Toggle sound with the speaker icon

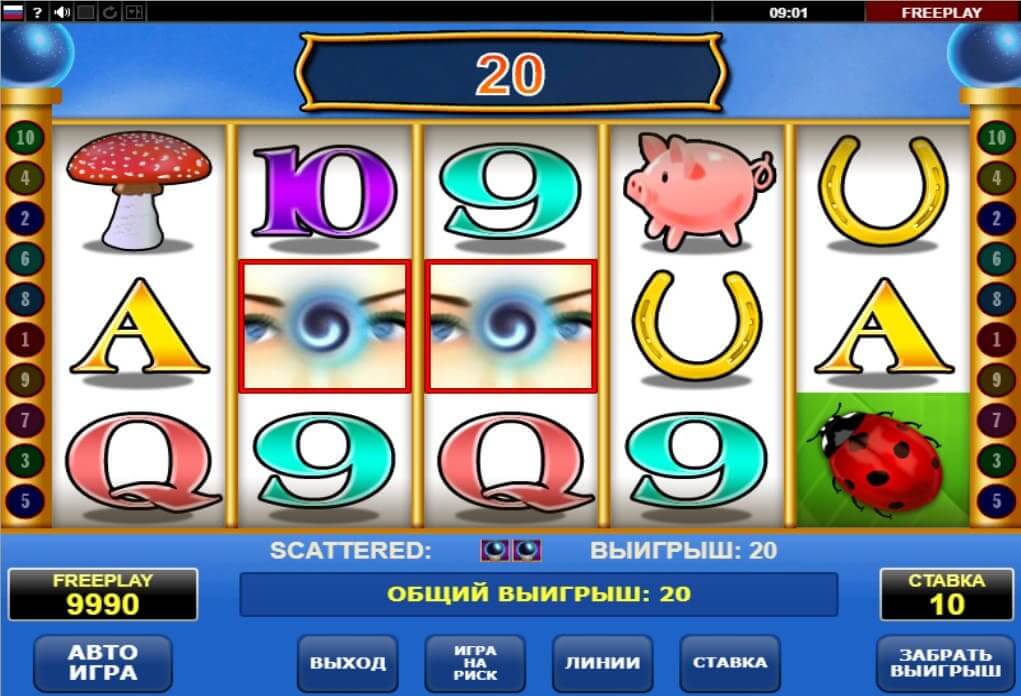[x=62, y=12]
